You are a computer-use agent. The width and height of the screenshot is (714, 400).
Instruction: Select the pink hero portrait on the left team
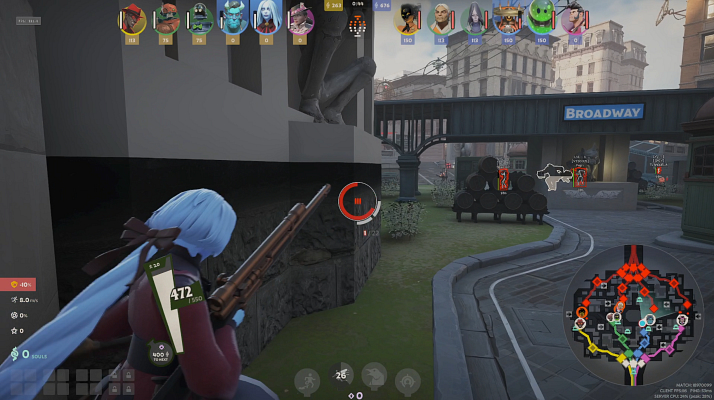pyautogui.click(x=300, y=20)
